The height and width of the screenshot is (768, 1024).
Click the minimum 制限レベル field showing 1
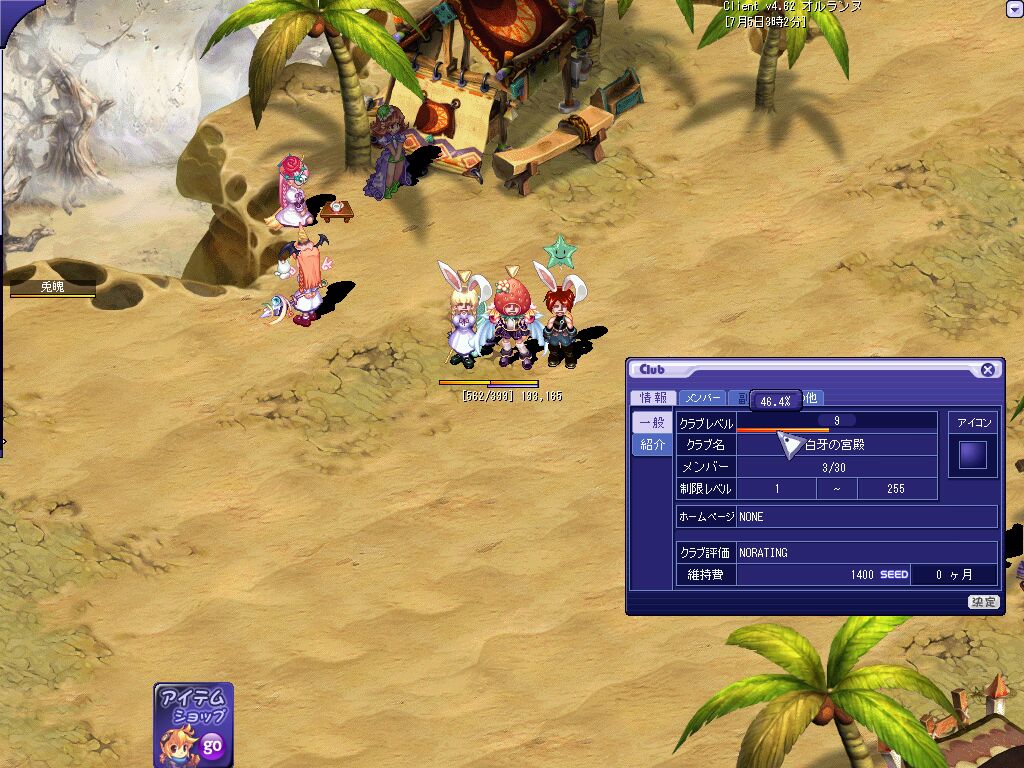tap(777, 489)
